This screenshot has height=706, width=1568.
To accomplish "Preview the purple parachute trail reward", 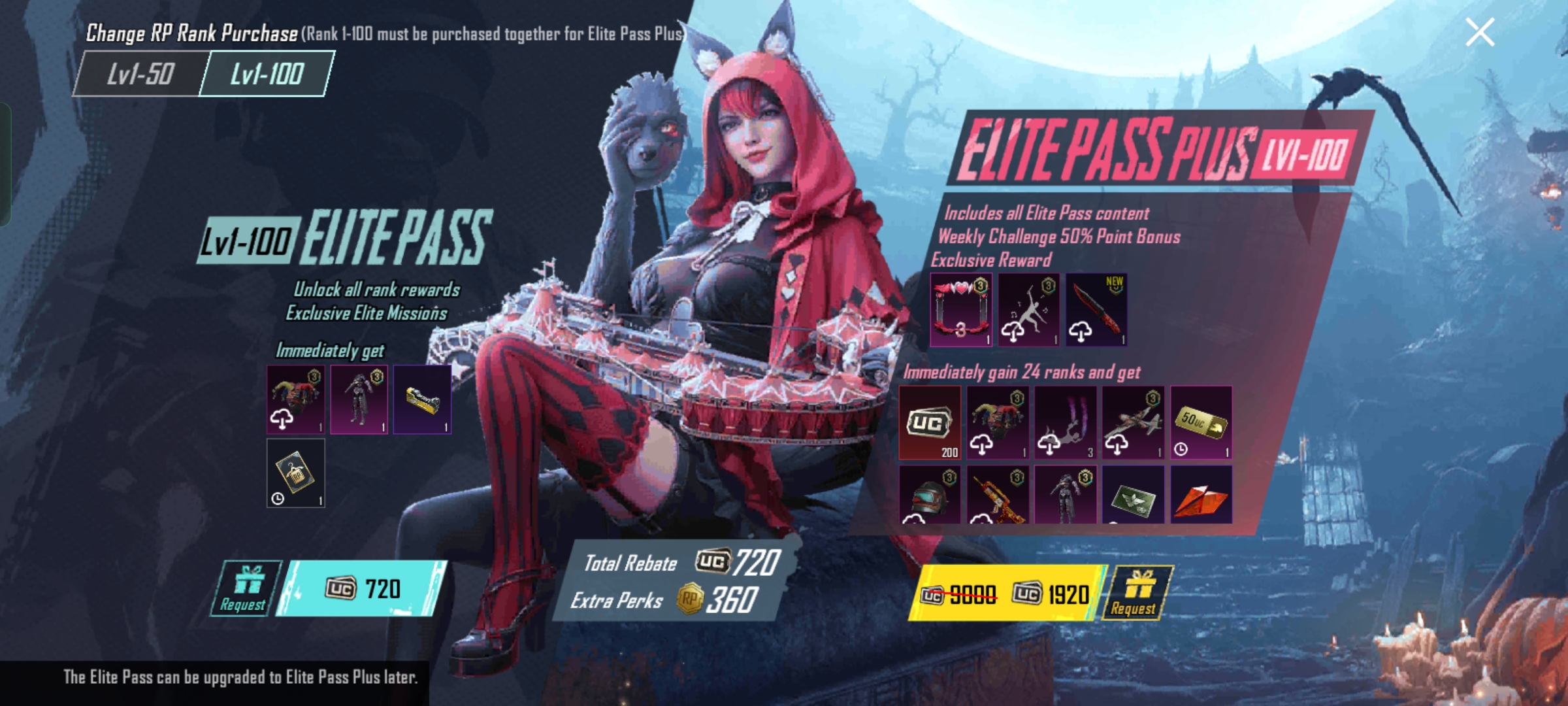I will tap(1066, 423).
